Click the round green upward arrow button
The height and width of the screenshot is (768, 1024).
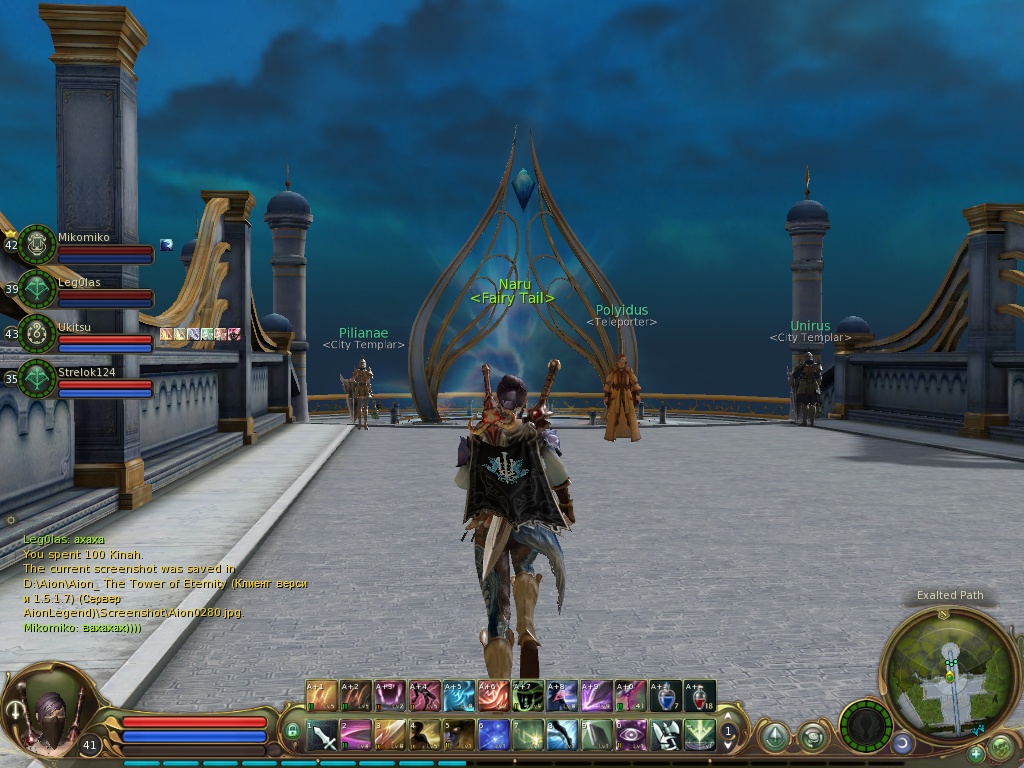coord(774,737)
